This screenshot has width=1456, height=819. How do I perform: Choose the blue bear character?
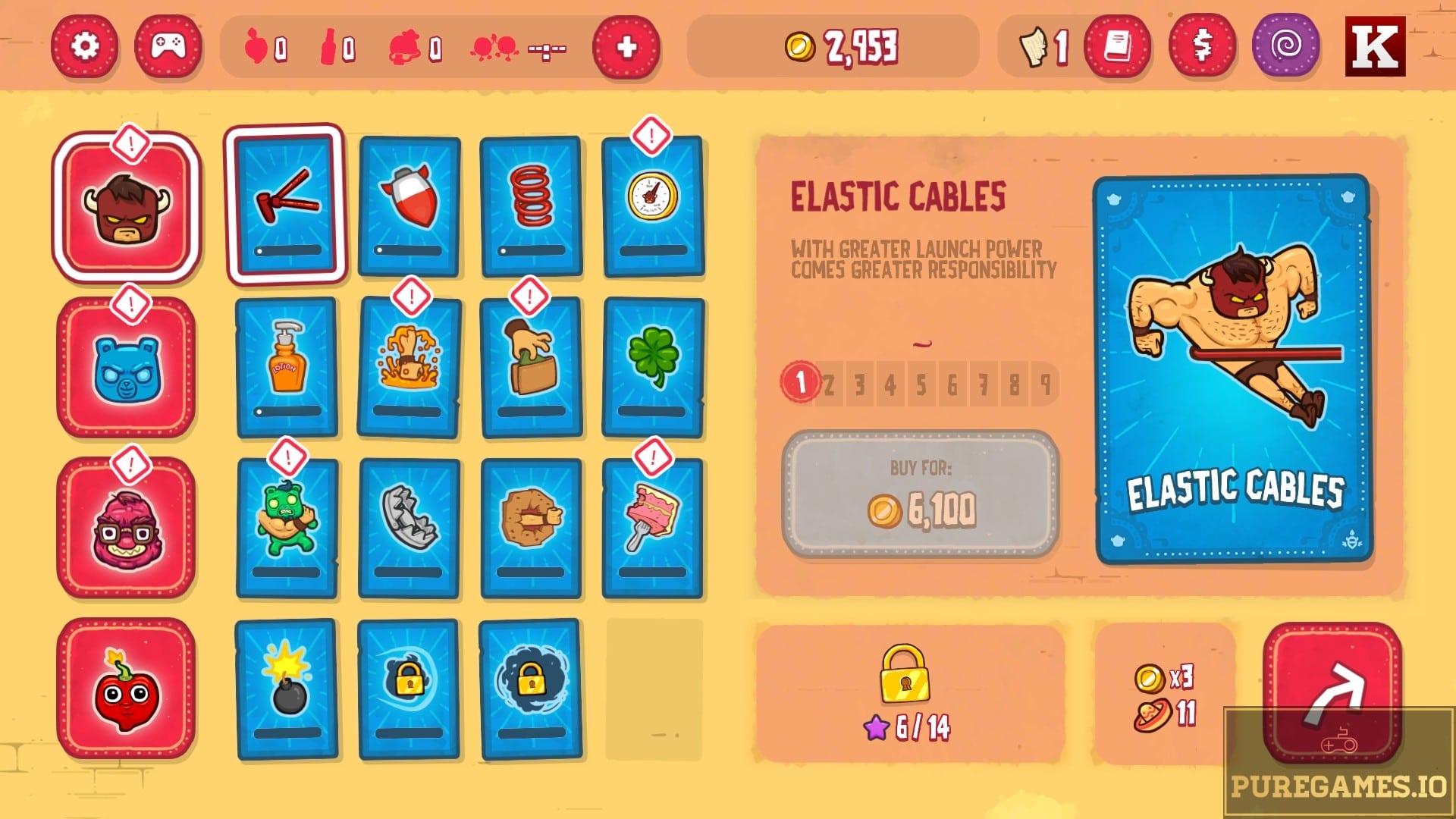[x=127, y=369]
